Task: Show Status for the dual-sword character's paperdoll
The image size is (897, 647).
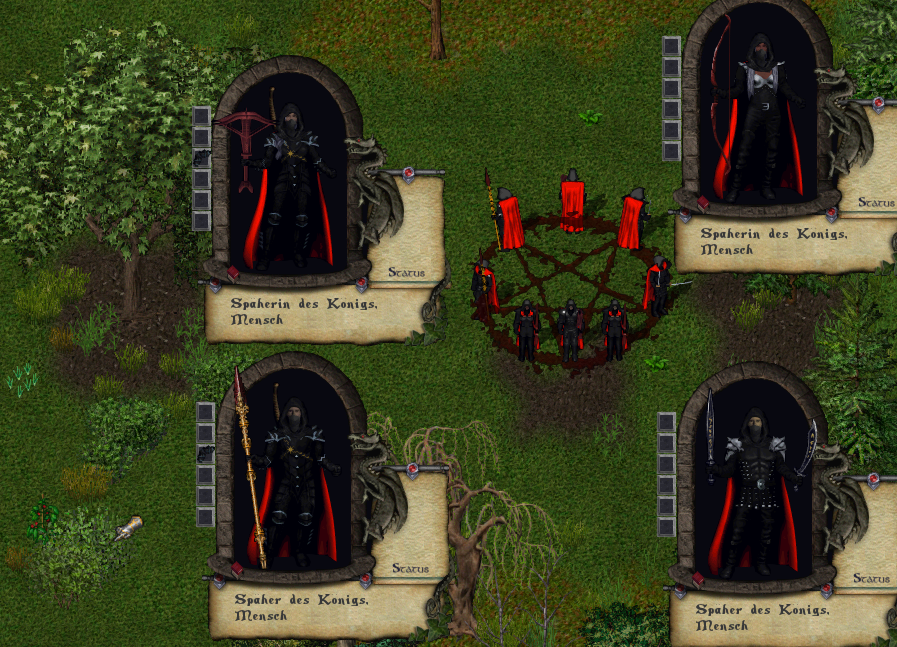Action: tap(872, 579)
